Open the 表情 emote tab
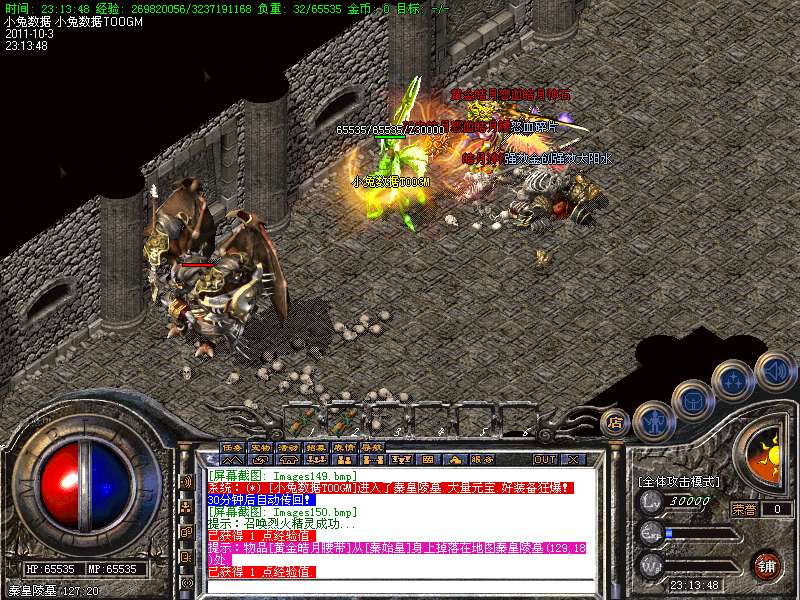800x600 pixels. click(344, 447)
